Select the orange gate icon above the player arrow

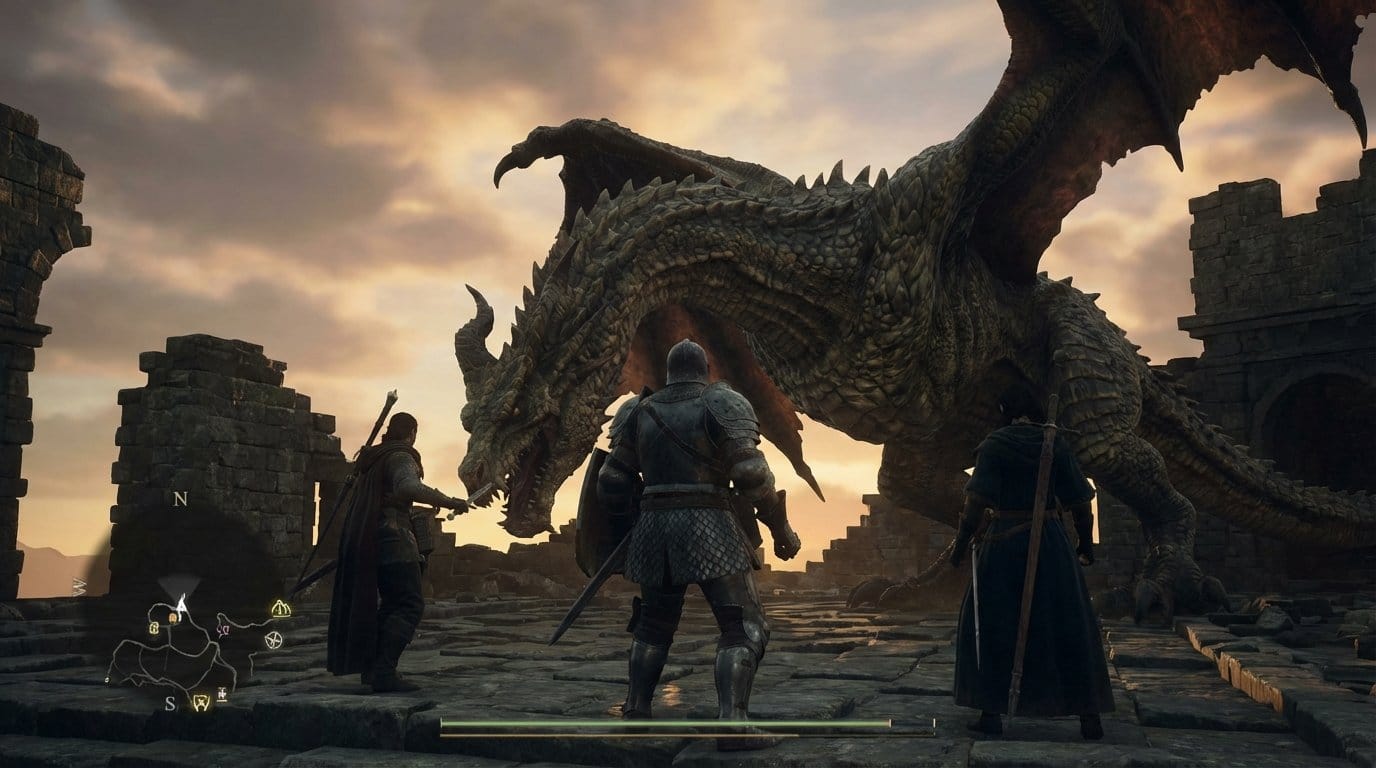point(172,616)
